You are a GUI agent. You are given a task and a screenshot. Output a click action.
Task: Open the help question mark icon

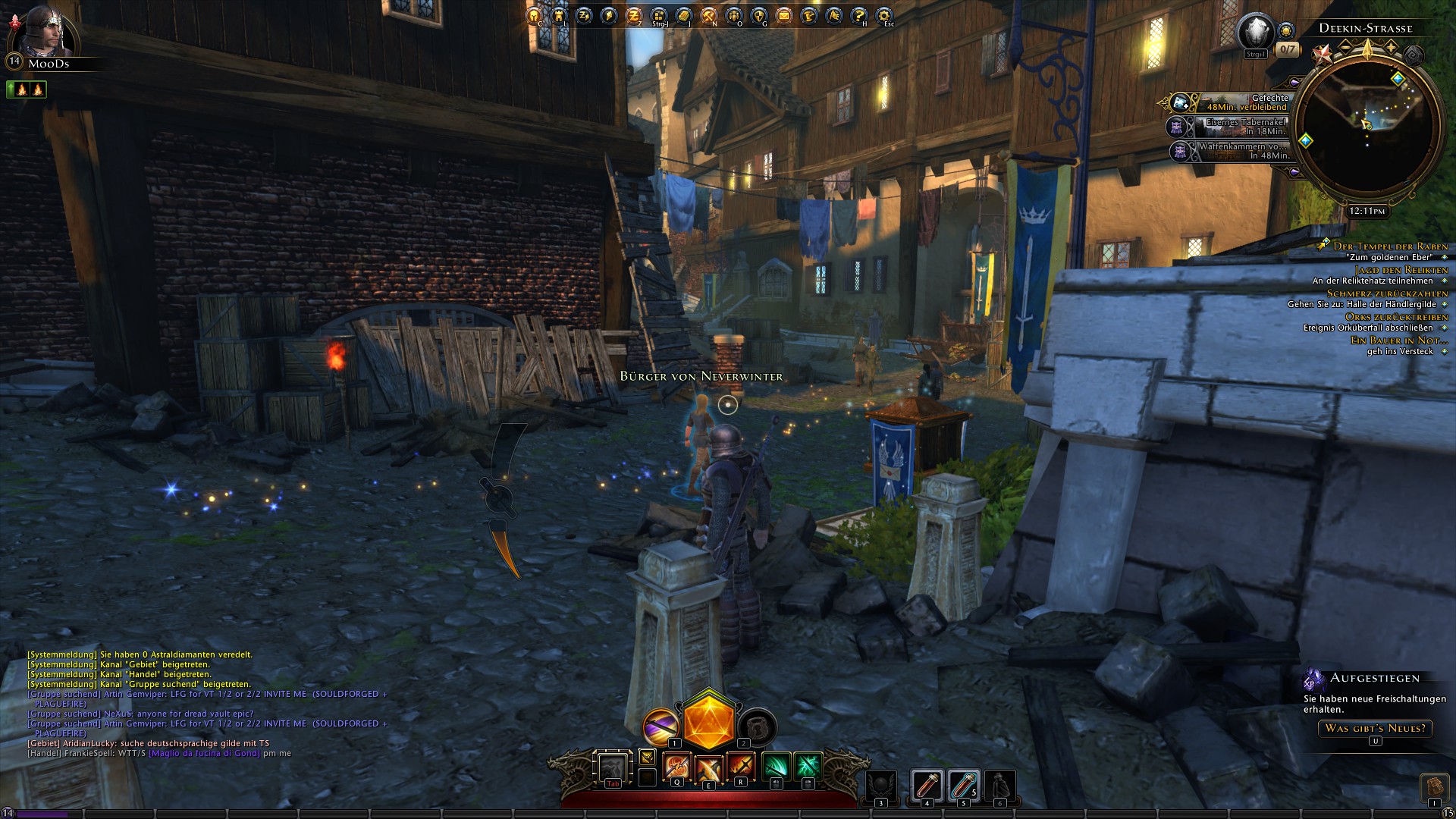[859, 15]
